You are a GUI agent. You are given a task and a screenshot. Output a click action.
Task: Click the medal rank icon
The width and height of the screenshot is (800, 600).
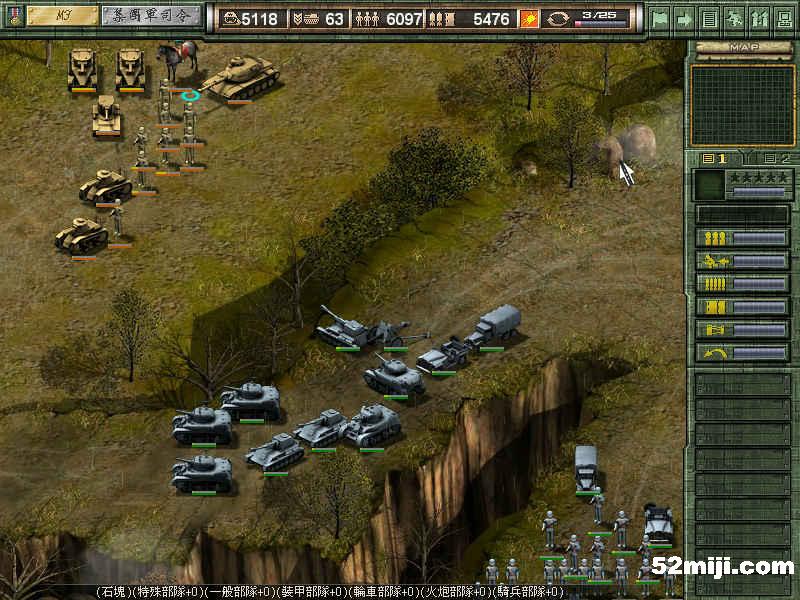pos(14,16)
